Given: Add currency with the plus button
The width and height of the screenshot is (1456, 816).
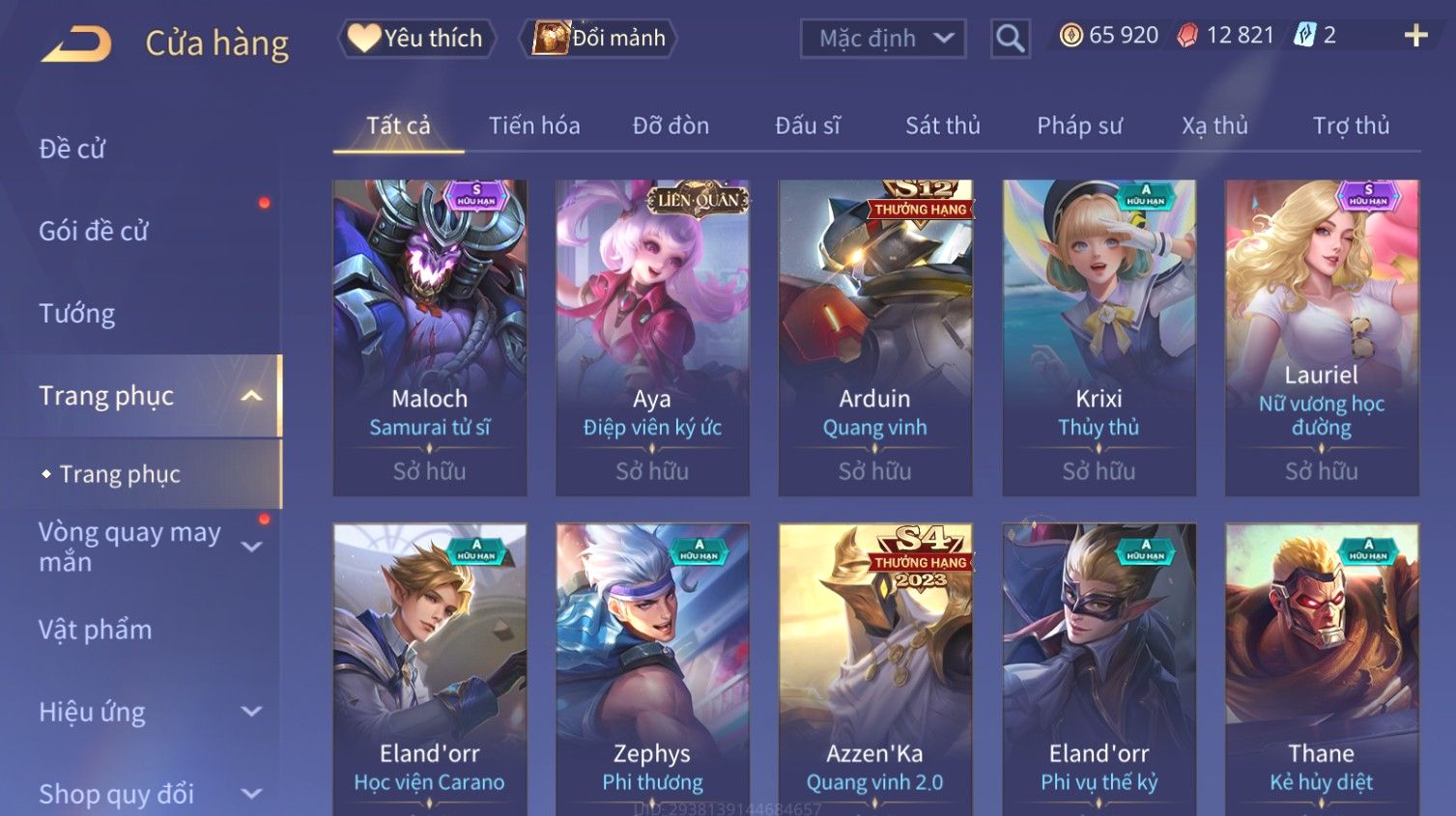Looking at the screenshot, I should click(1415, 36).
